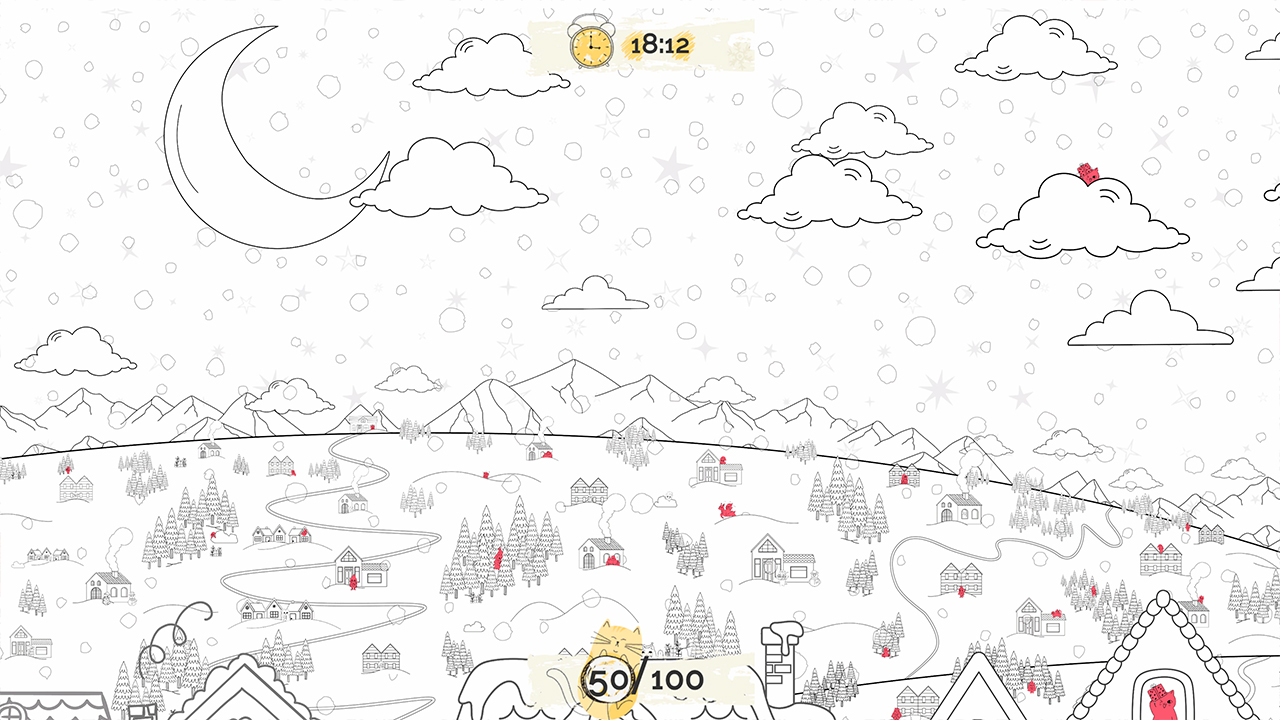
Task: Click the red cat beside the striped brick chimney
Action: tap(885, 650)
